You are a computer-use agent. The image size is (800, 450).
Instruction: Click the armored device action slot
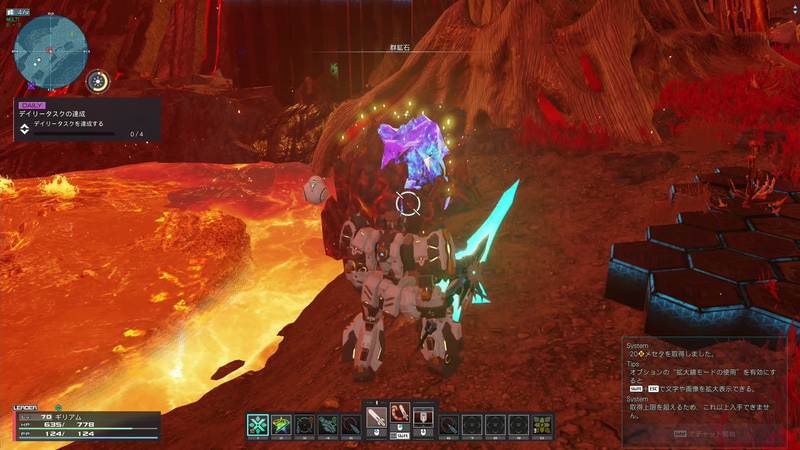click(422, 416)
